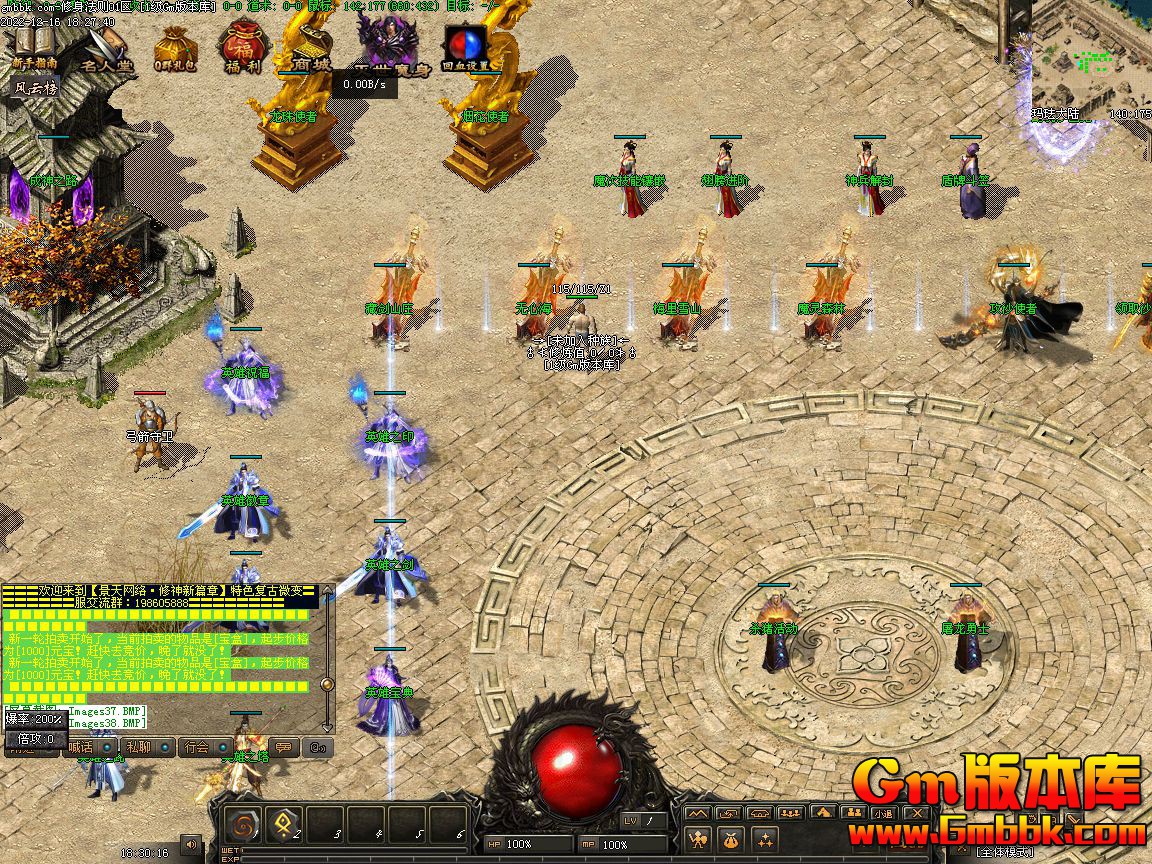This screenshot has height=864, width=1152.
Task: Toggle the 私聊 private chat channel
Action: pos(138,747)
